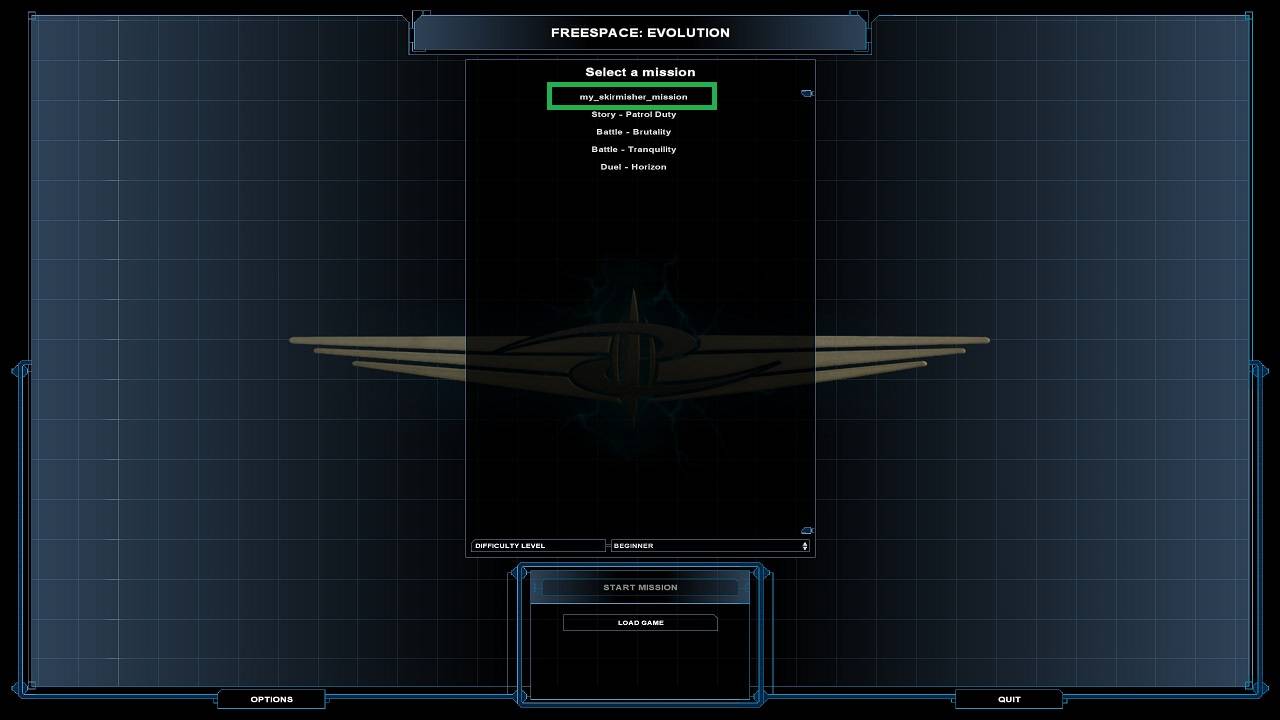
Task: Click the scroll-down icon below the mission list
Action: pyautogui.click(x=806, y=529)
